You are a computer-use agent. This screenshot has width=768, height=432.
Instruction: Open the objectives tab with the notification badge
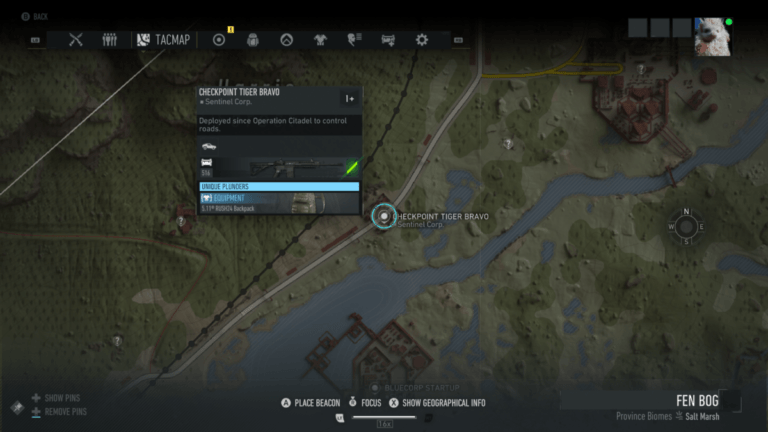click(219, 40)
